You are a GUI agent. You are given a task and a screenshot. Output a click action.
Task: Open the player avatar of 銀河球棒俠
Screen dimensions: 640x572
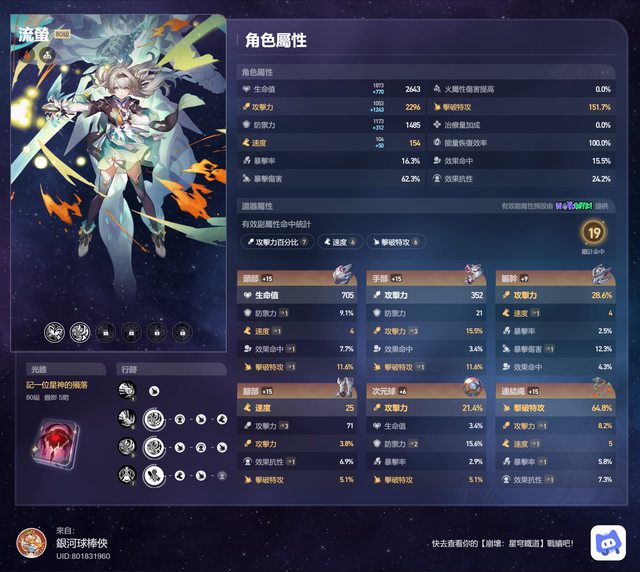point(31,543)
